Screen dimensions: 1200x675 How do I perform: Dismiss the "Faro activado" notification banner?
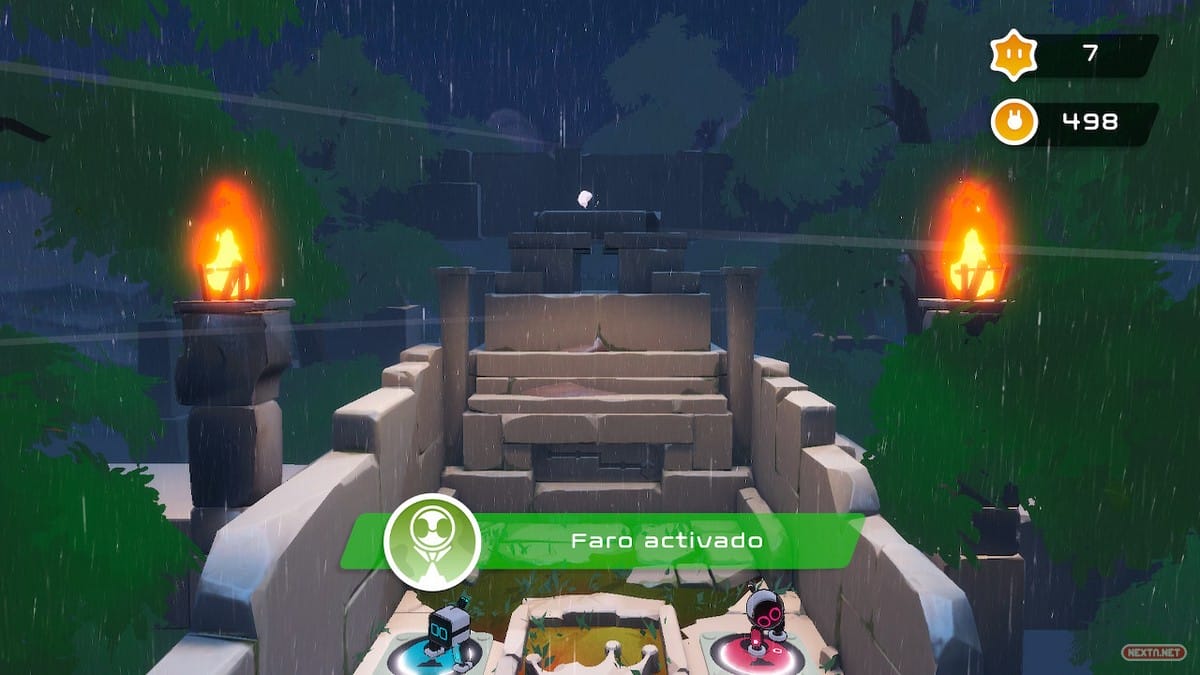(665, 541)
